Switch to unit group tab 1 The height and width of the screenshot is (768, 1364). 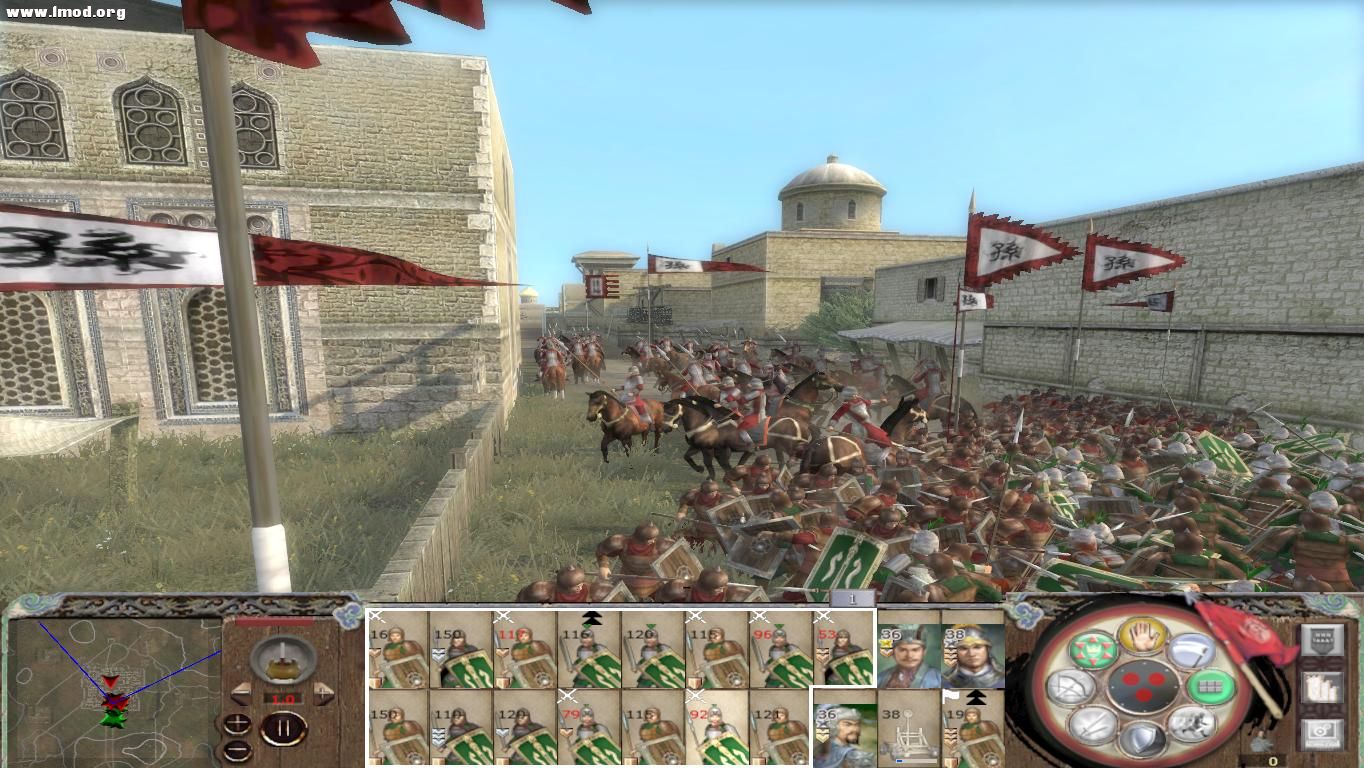click(852, 598)
